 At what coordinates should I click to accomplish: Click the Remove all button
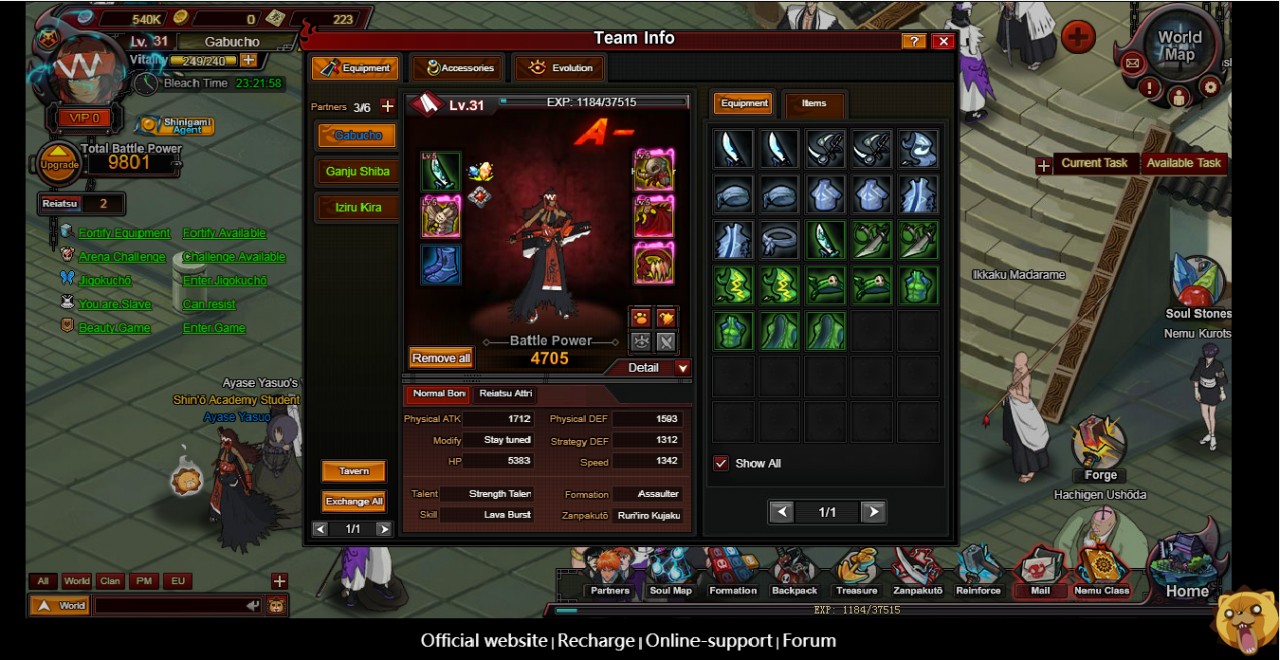point(441,358)
